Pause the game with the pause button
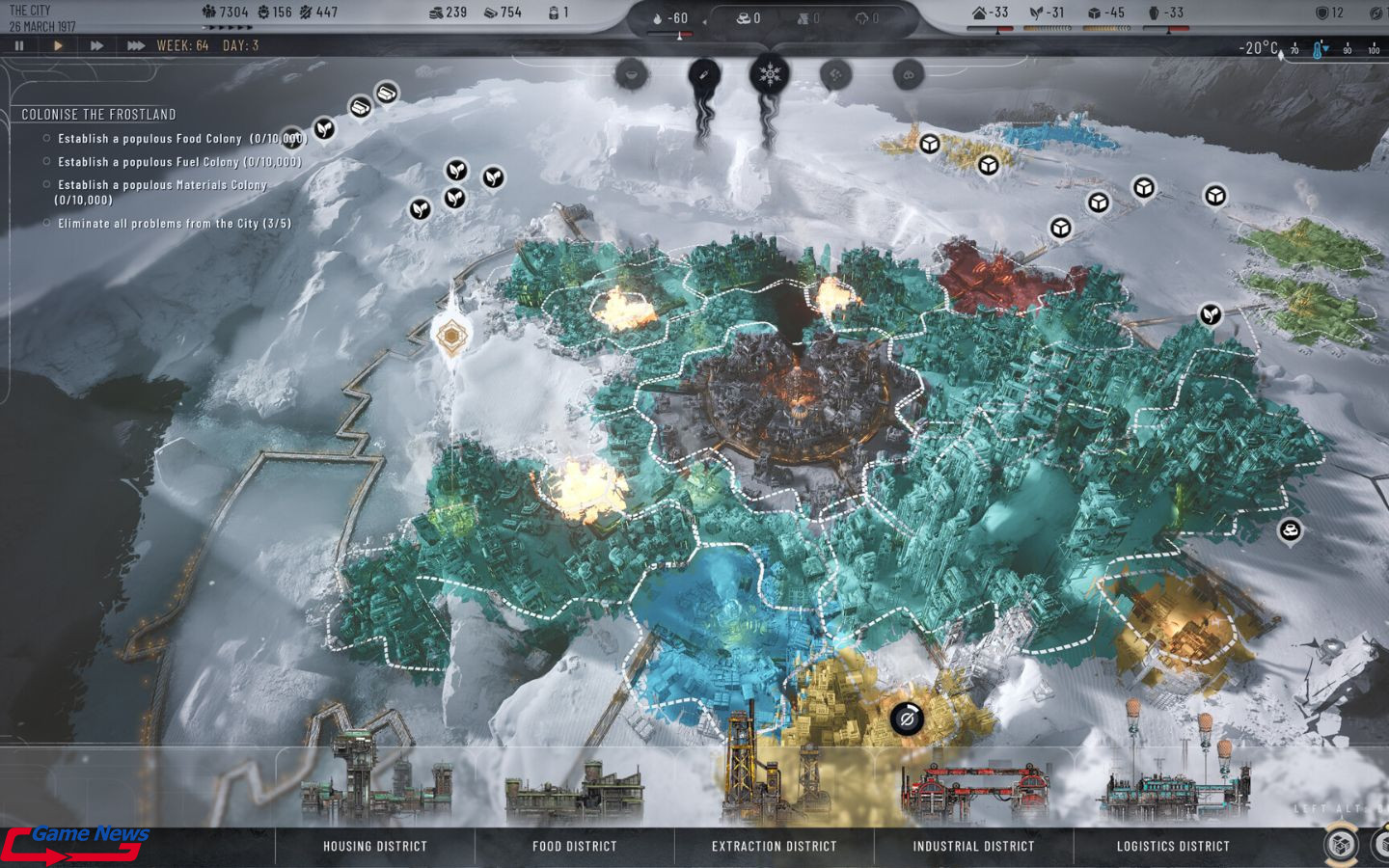The image size is (1389, 868). 19,44
